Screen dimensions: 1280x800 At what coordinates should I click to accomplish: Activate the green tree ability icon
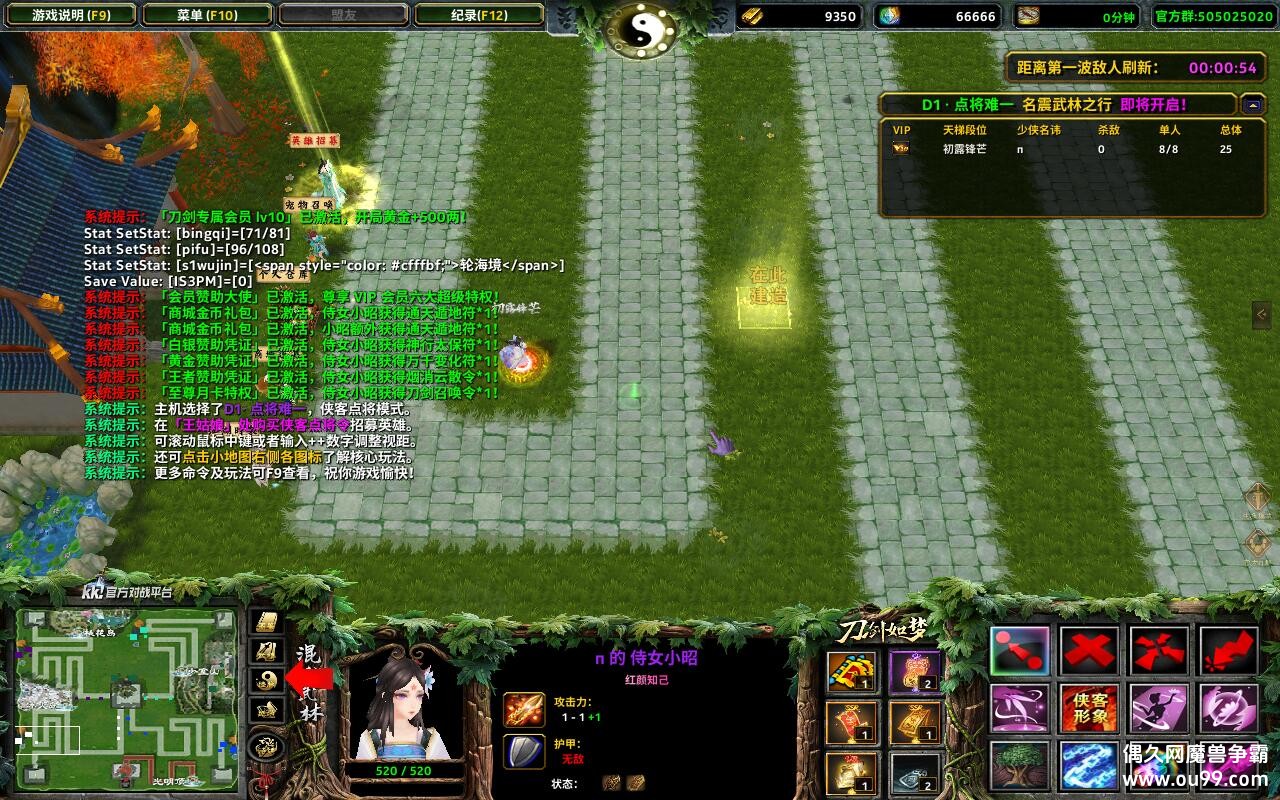click(x=1020, y=765)
